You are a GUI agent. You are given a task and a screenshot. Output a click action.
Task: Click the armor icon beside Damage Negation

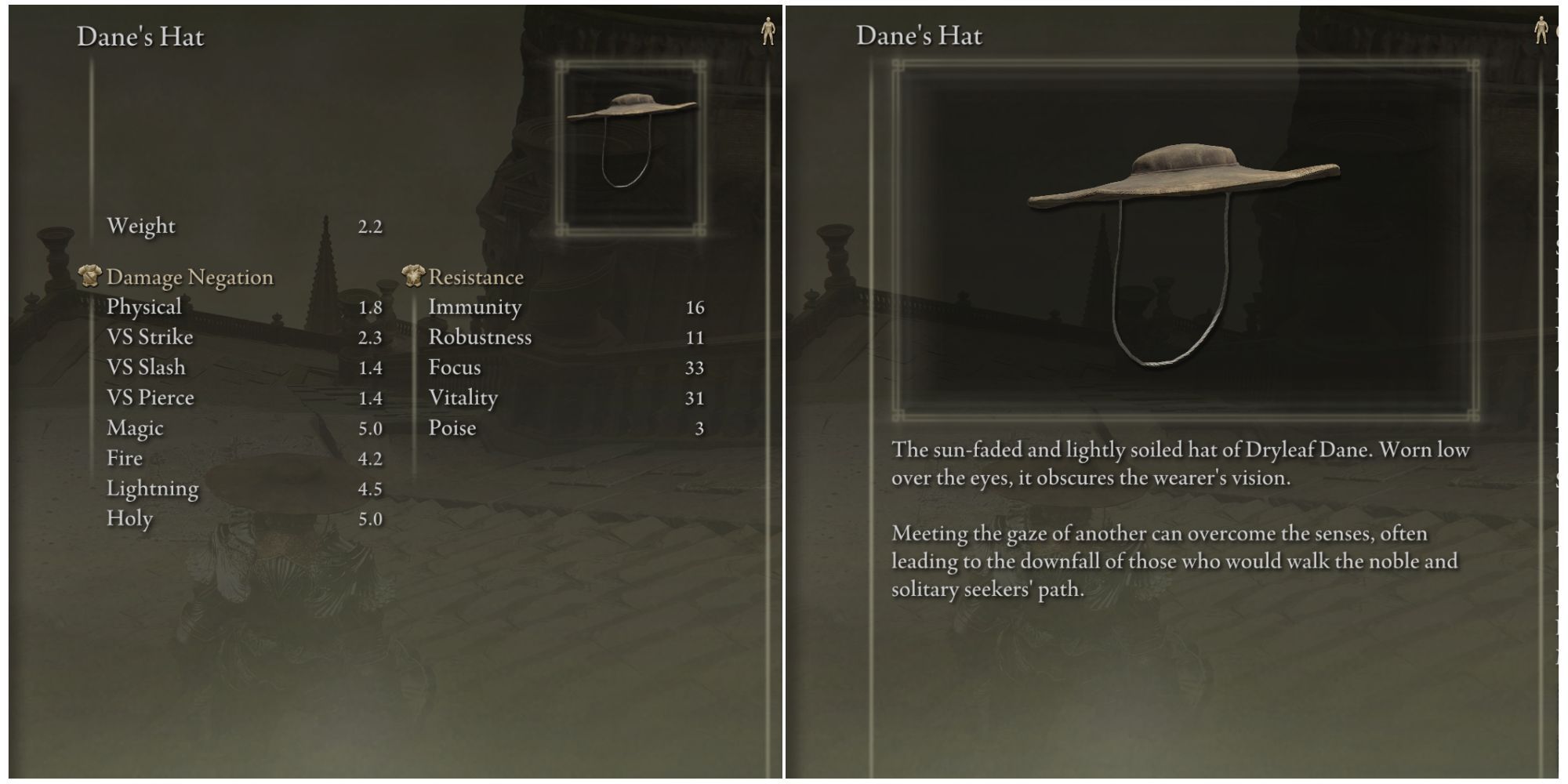(89, 276)
